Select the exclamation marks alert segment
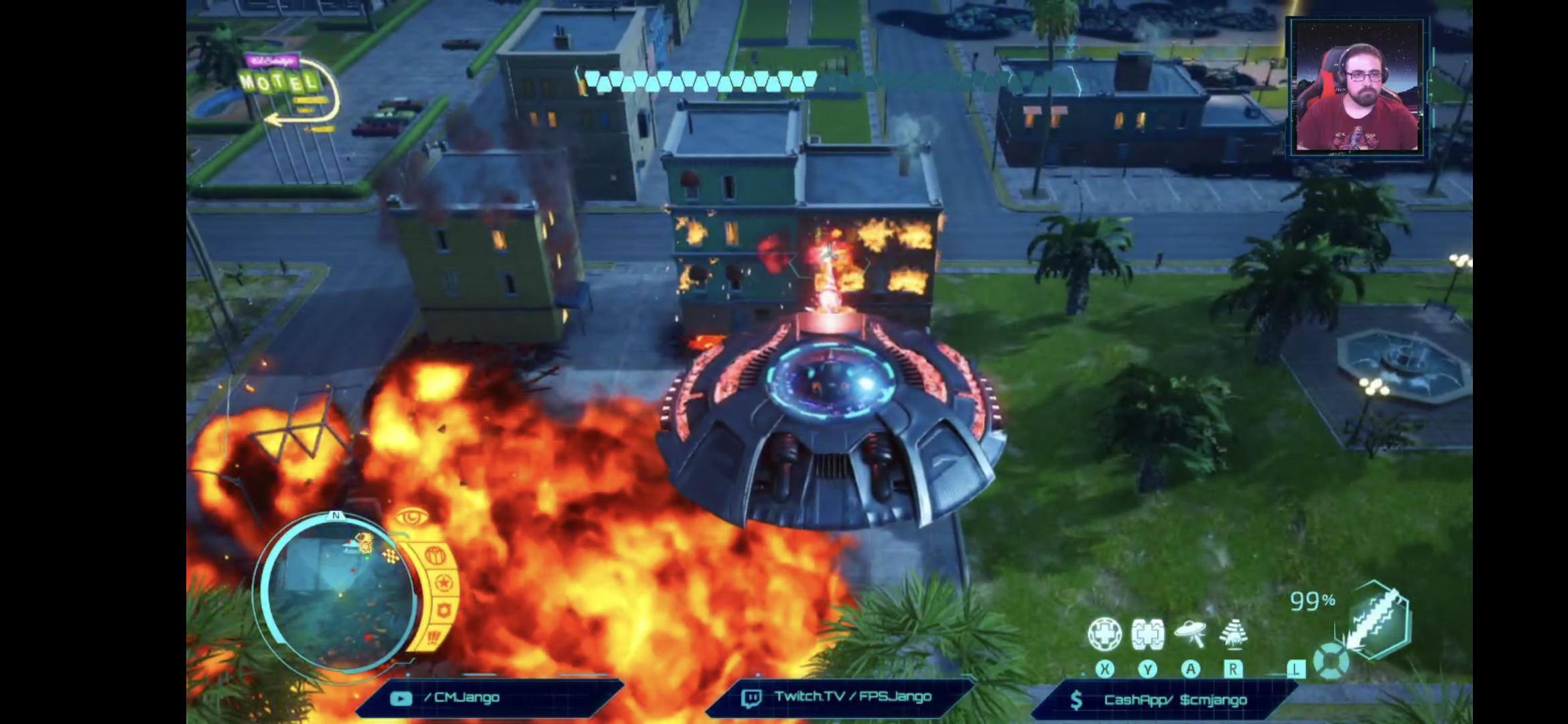 [x=434, y=636]
